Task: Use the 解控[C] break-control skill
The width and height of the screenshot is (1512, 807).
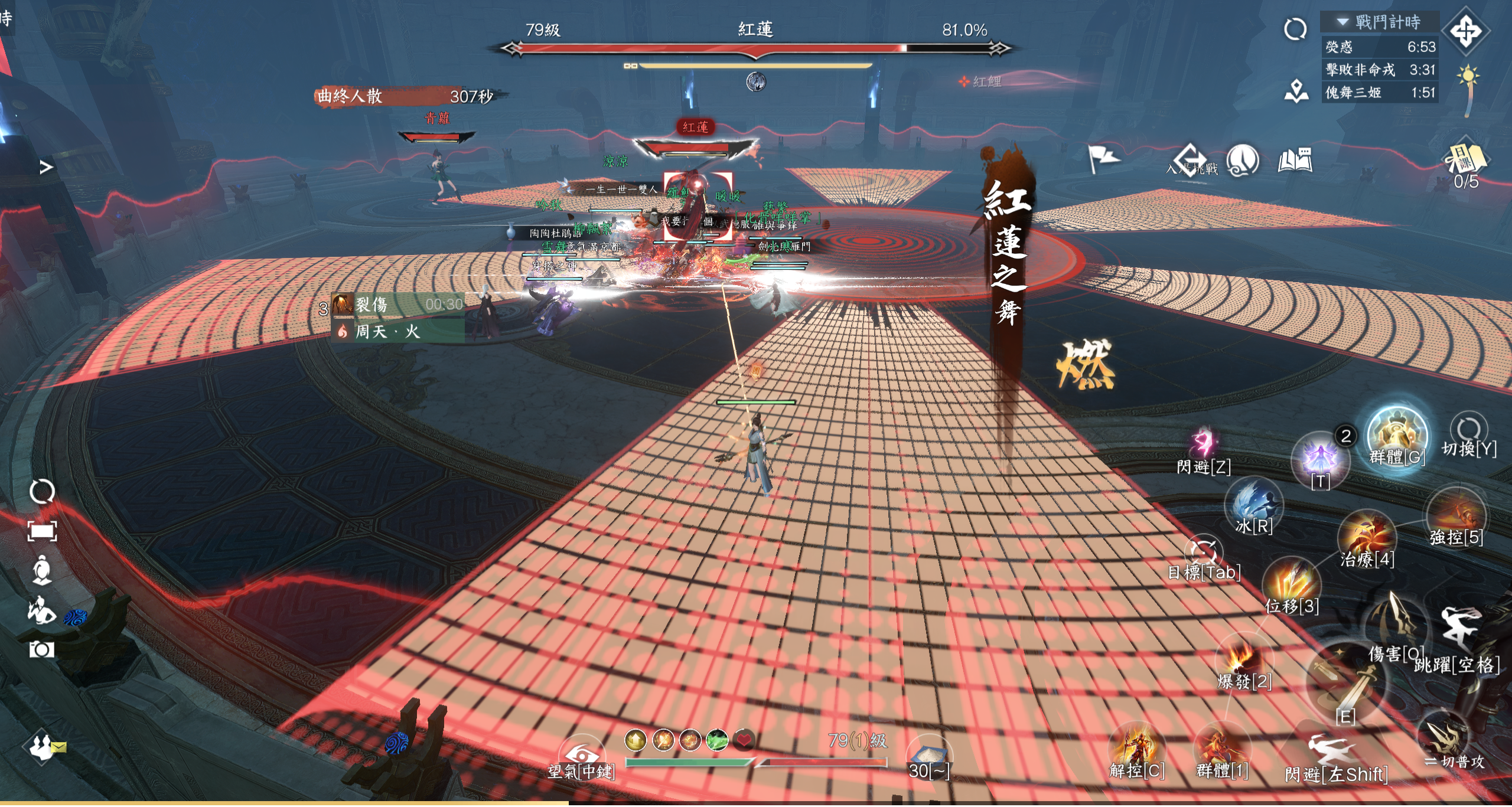Action: (x=1137, y=749)
